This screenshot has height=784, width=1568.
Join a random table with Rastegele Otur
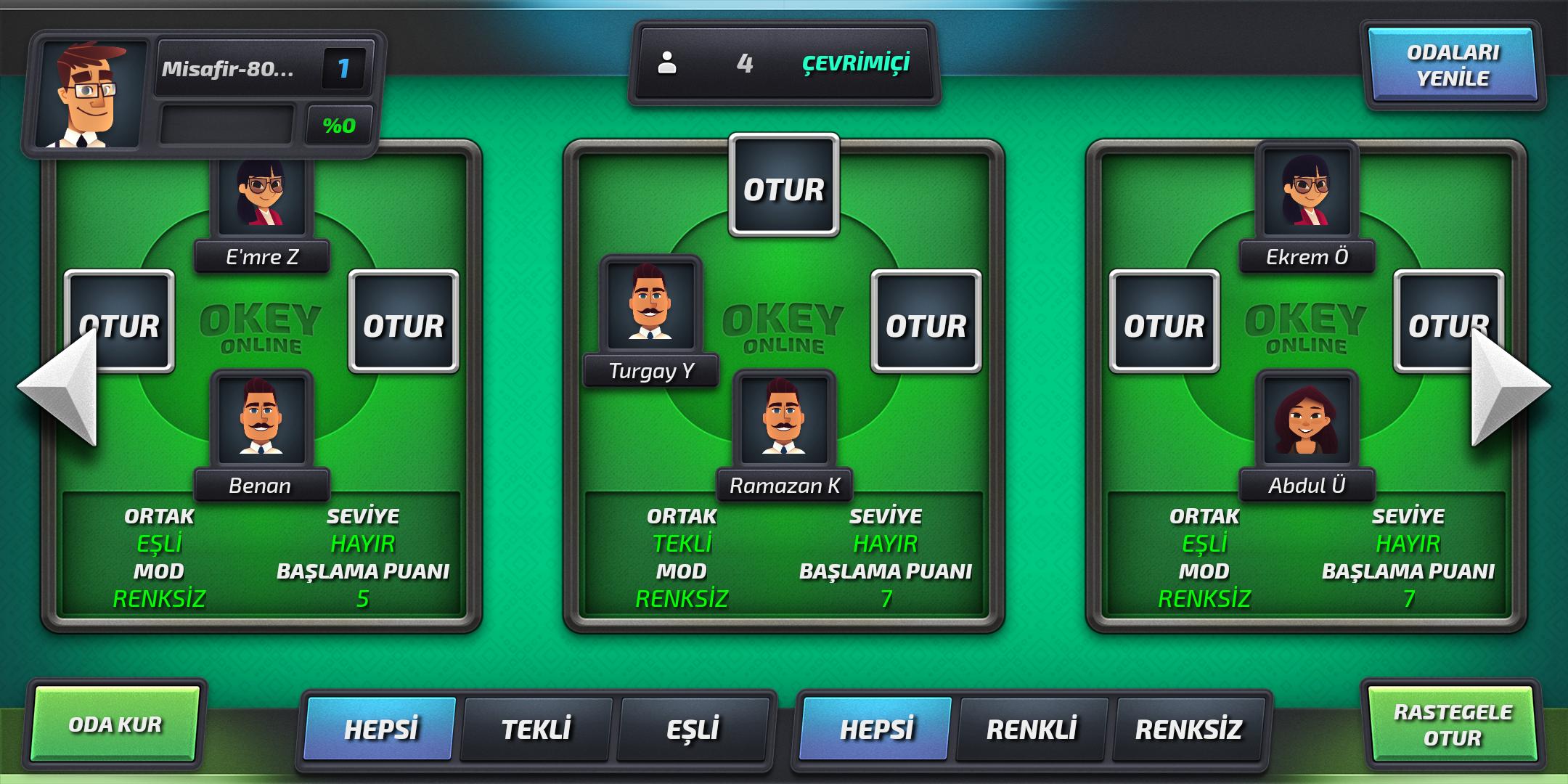tap(1453, 724)
